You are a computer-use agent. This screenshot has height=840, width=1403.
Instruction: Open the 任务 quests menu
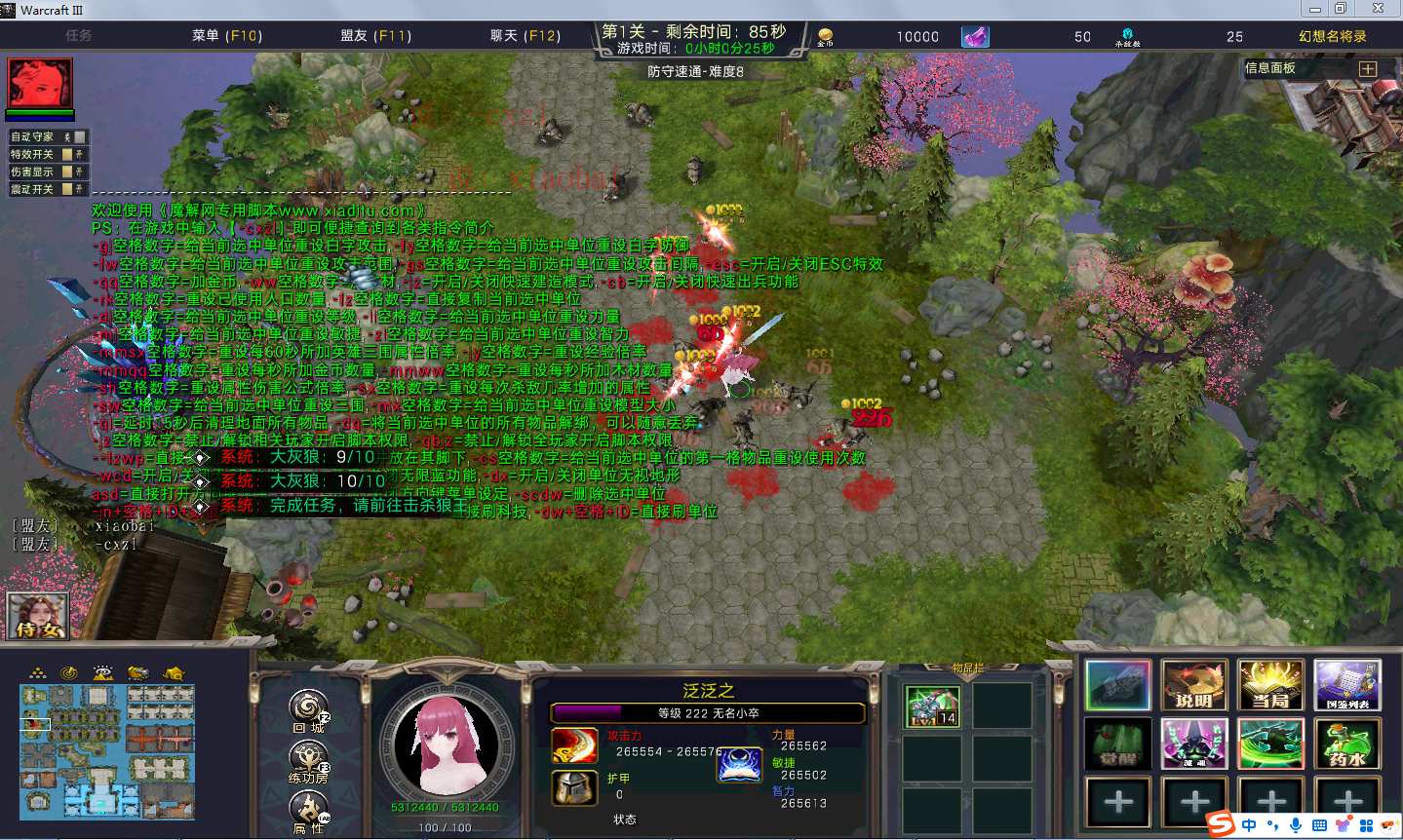79,36
